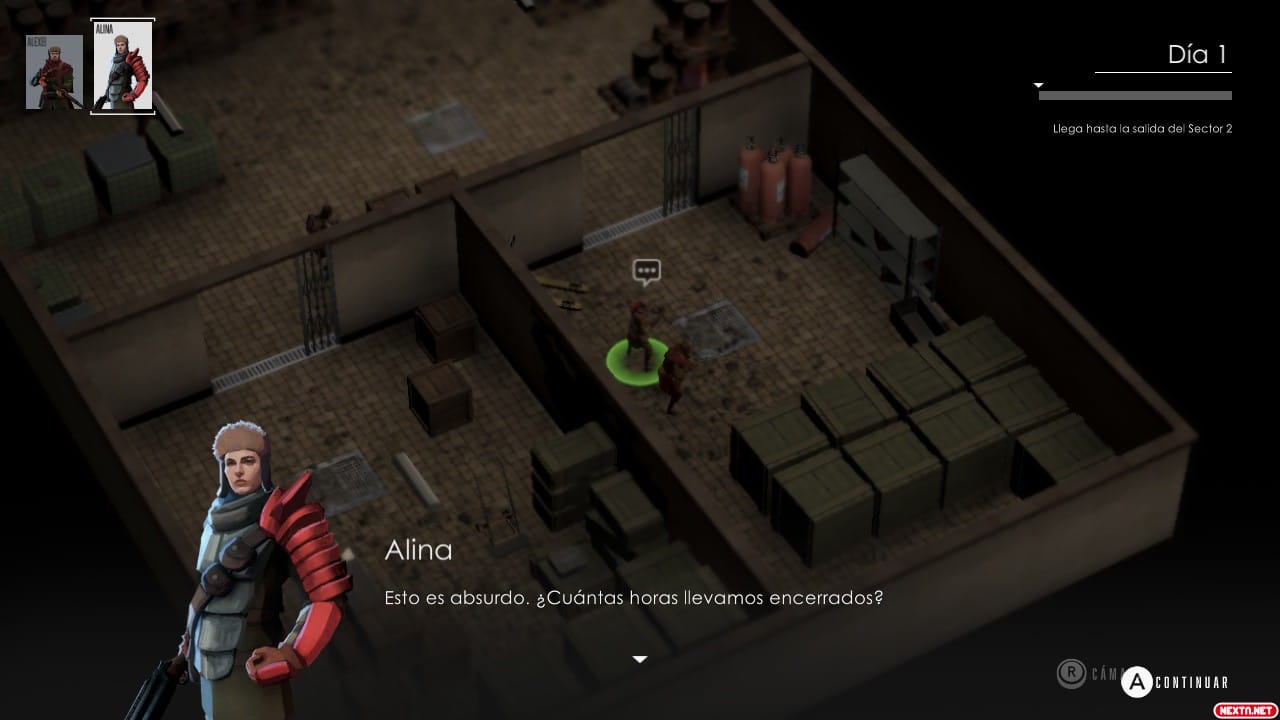The height and width of the screenshot is (720, 1280).
Task: Expand the dialogue using the down arrow
Action: [639, 658]
